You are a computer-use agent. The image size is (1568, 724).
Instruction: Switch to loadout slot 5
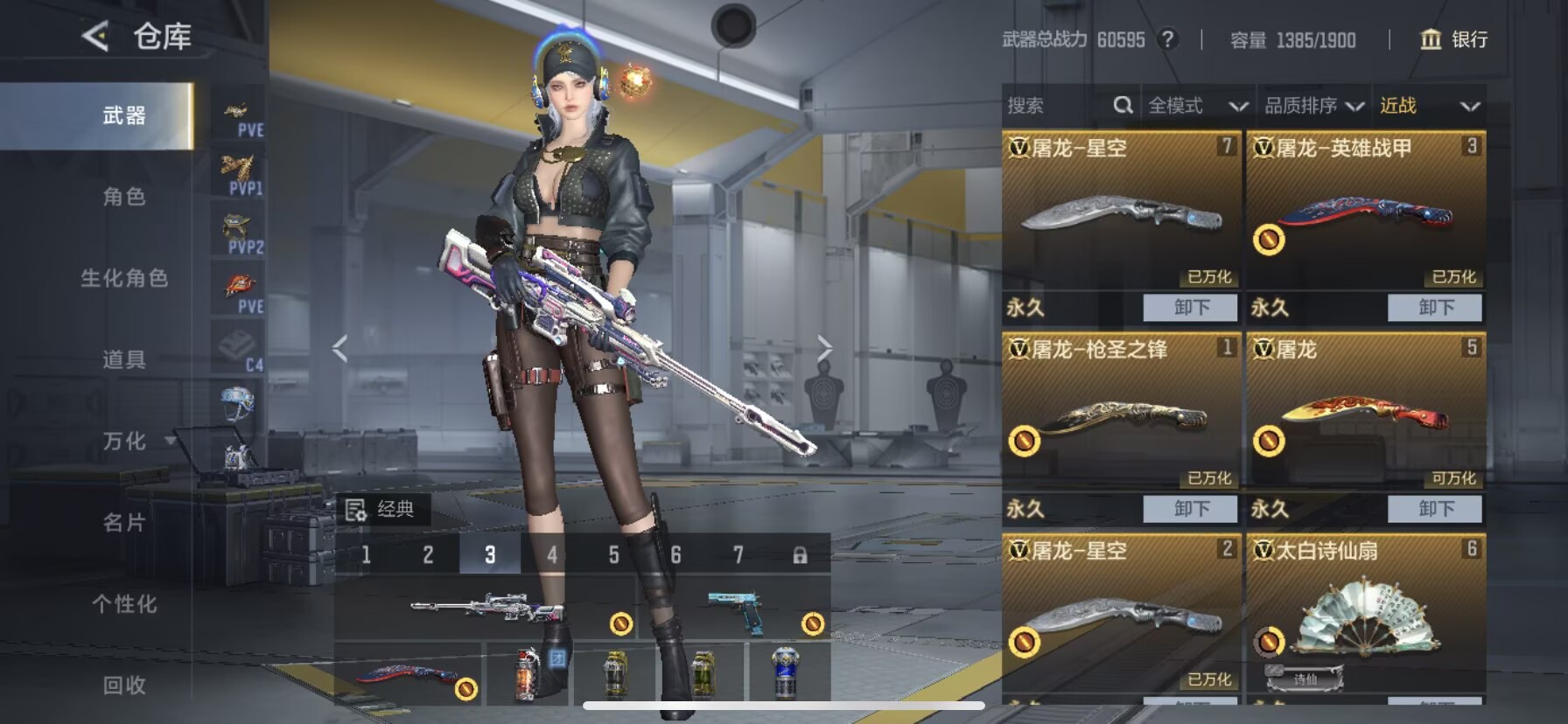[x=613, y=554]
